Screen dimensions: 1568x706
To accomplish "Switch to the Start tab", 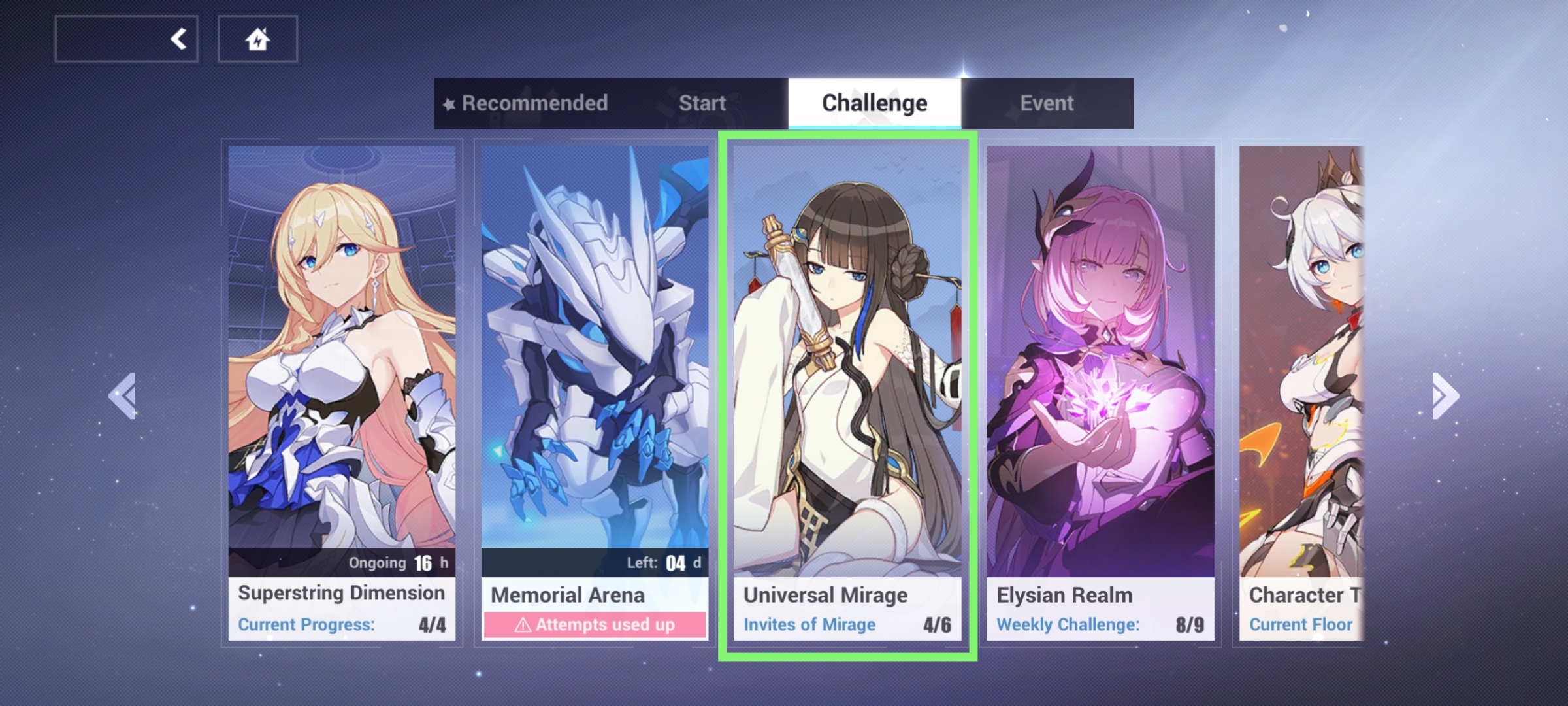I will tap(702, 103).
